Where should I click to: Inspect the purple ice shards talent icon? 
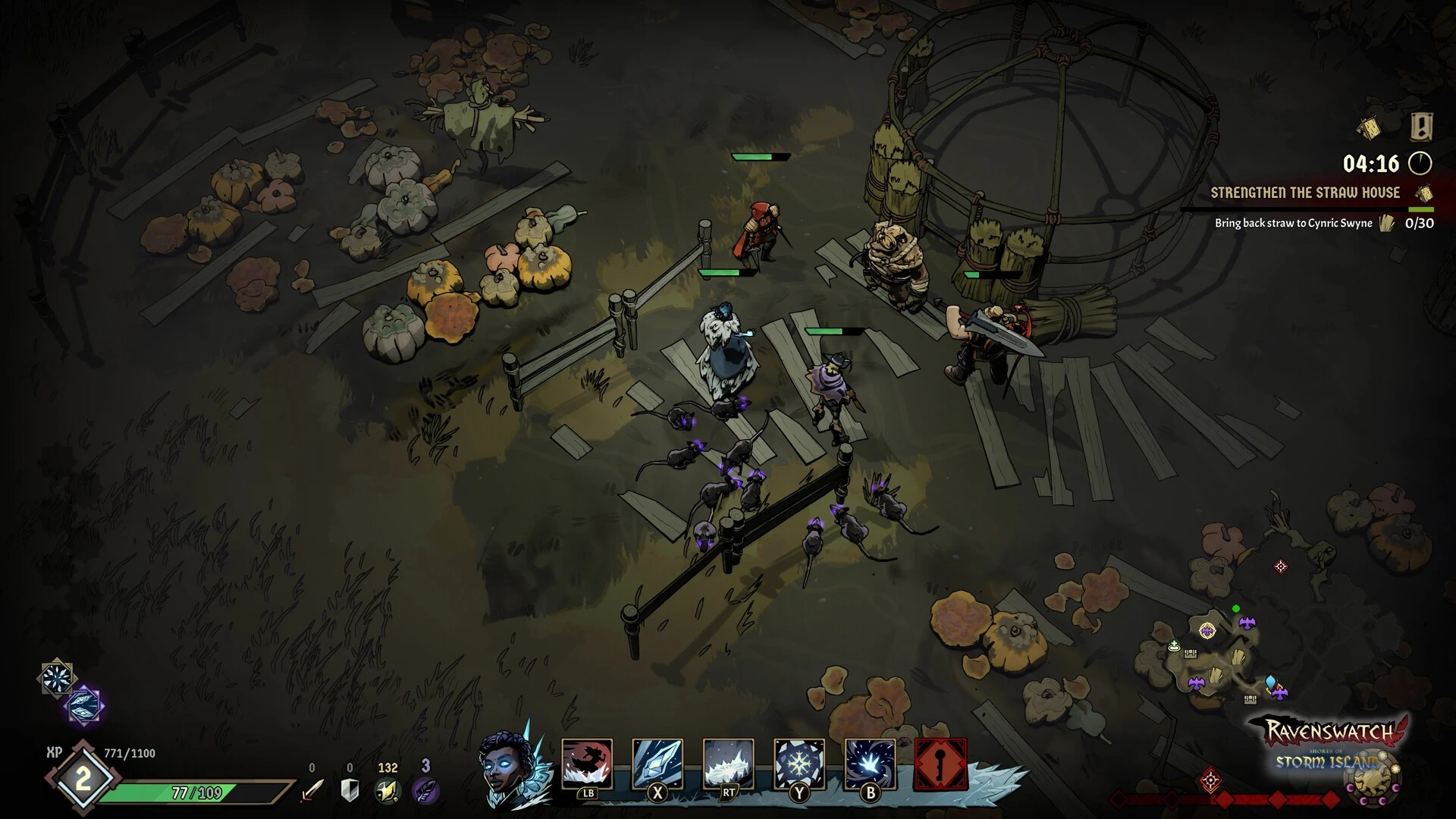click(x=85, y=705)
